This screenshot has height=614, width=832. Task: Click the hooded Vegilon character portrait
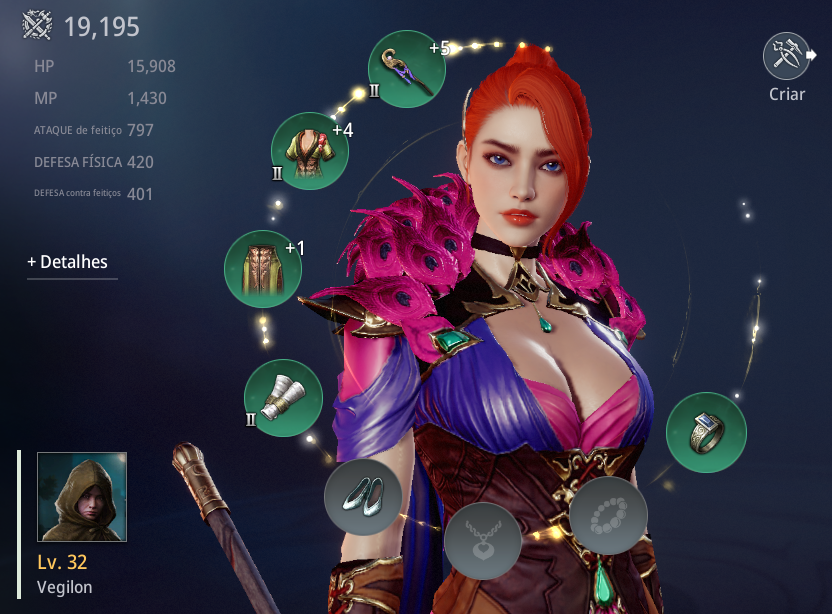pos(82,496)
